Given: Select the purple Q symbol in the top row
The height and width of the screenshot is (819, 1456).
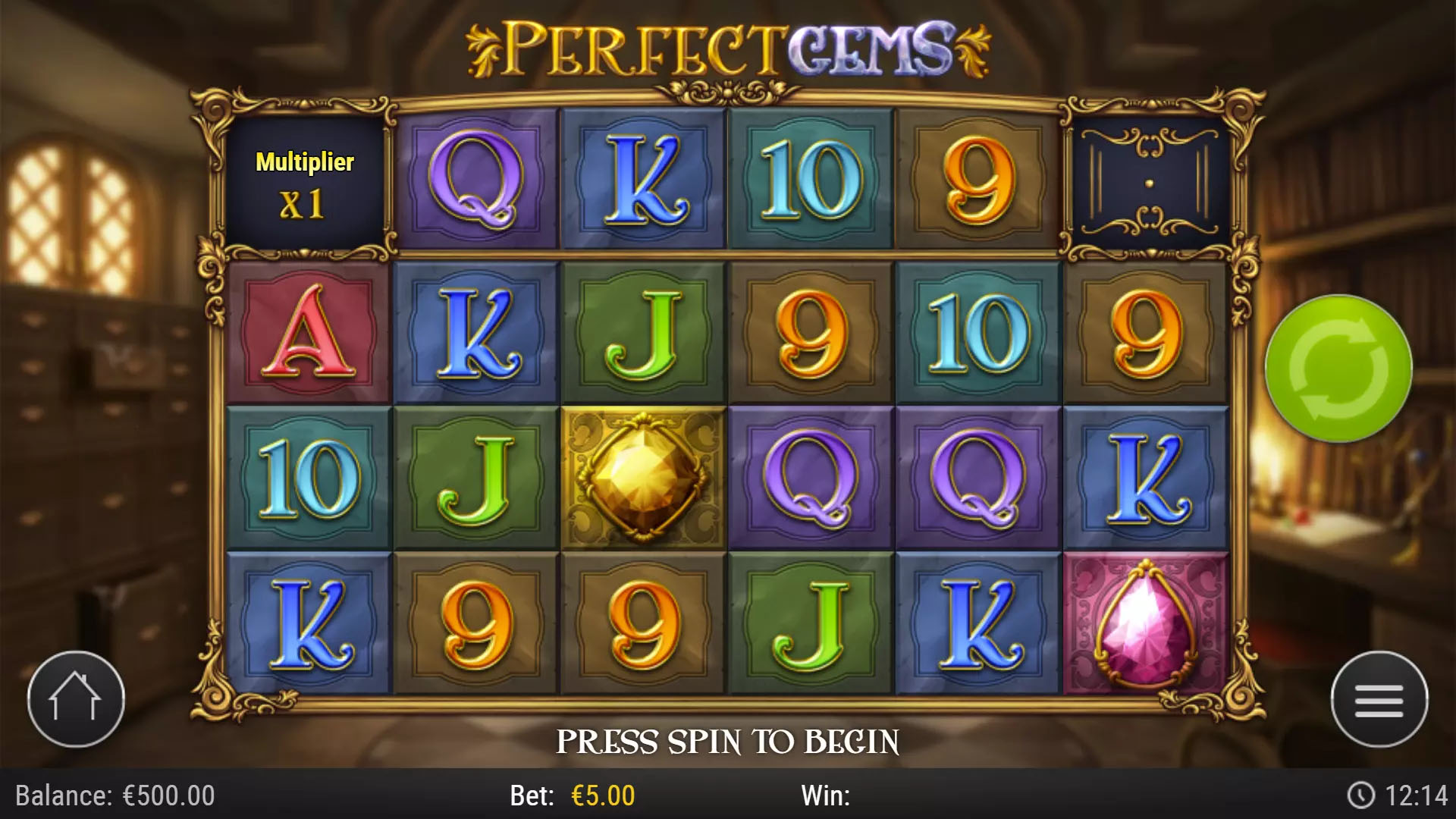Looking at the screenshot, I should click(x=476, y=178).
